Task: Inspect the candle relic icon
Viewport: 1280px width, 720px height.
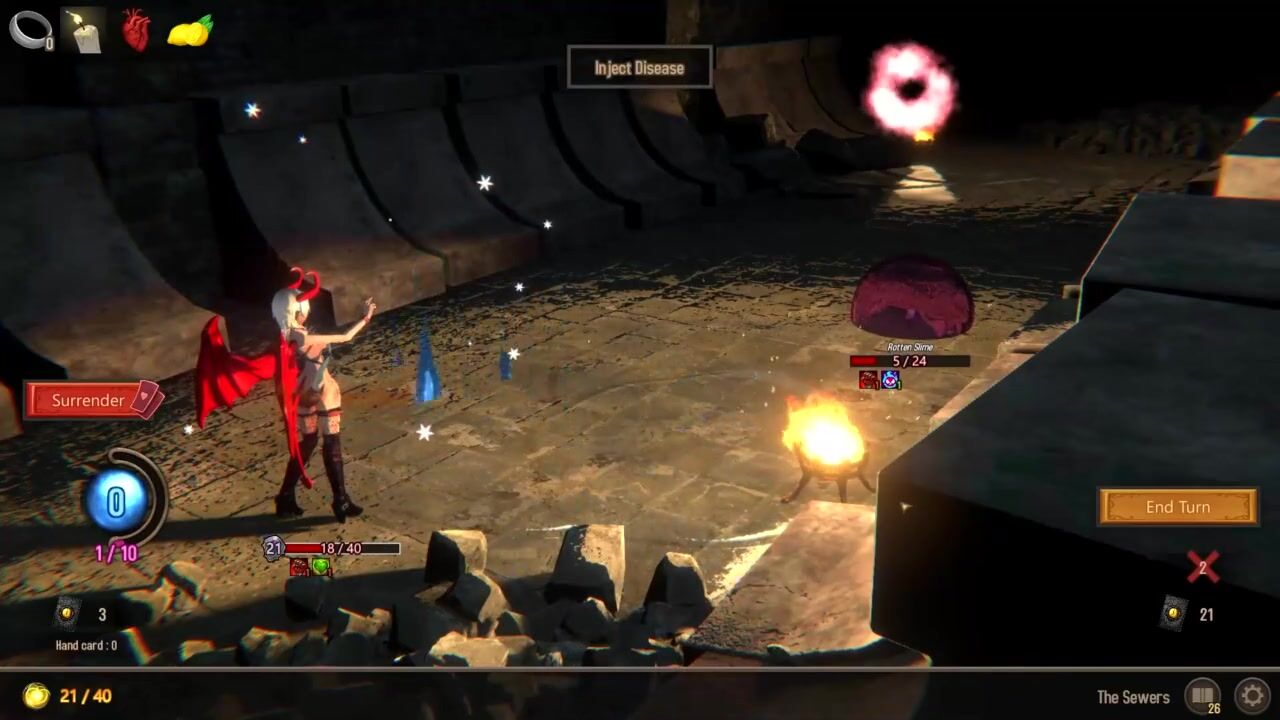Action: coord(83,30)
